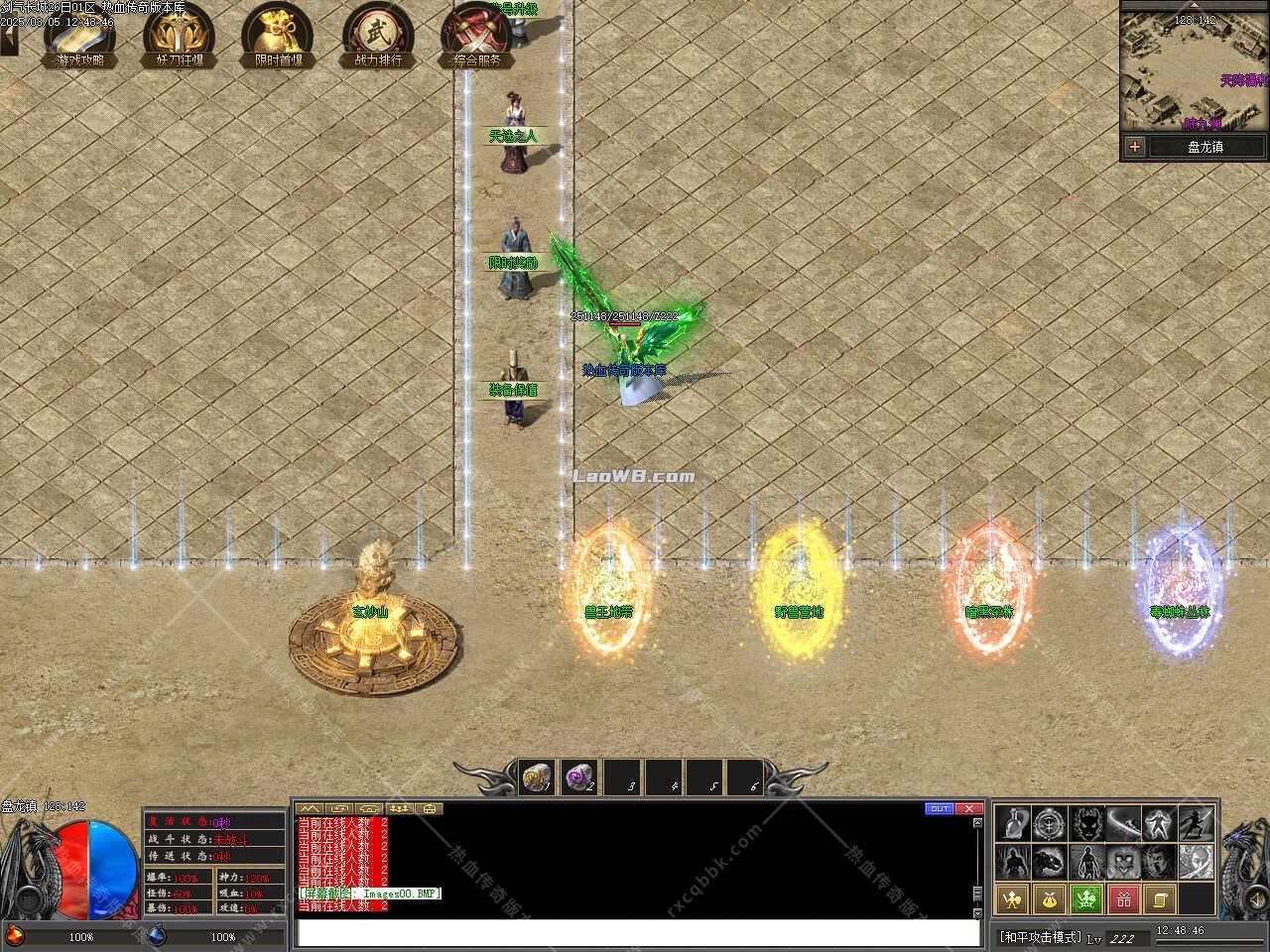The height and width of the screenshot is (952, 1270).
Task: Open the 妖刀狂爆 event icon
Action: (179, 37)
